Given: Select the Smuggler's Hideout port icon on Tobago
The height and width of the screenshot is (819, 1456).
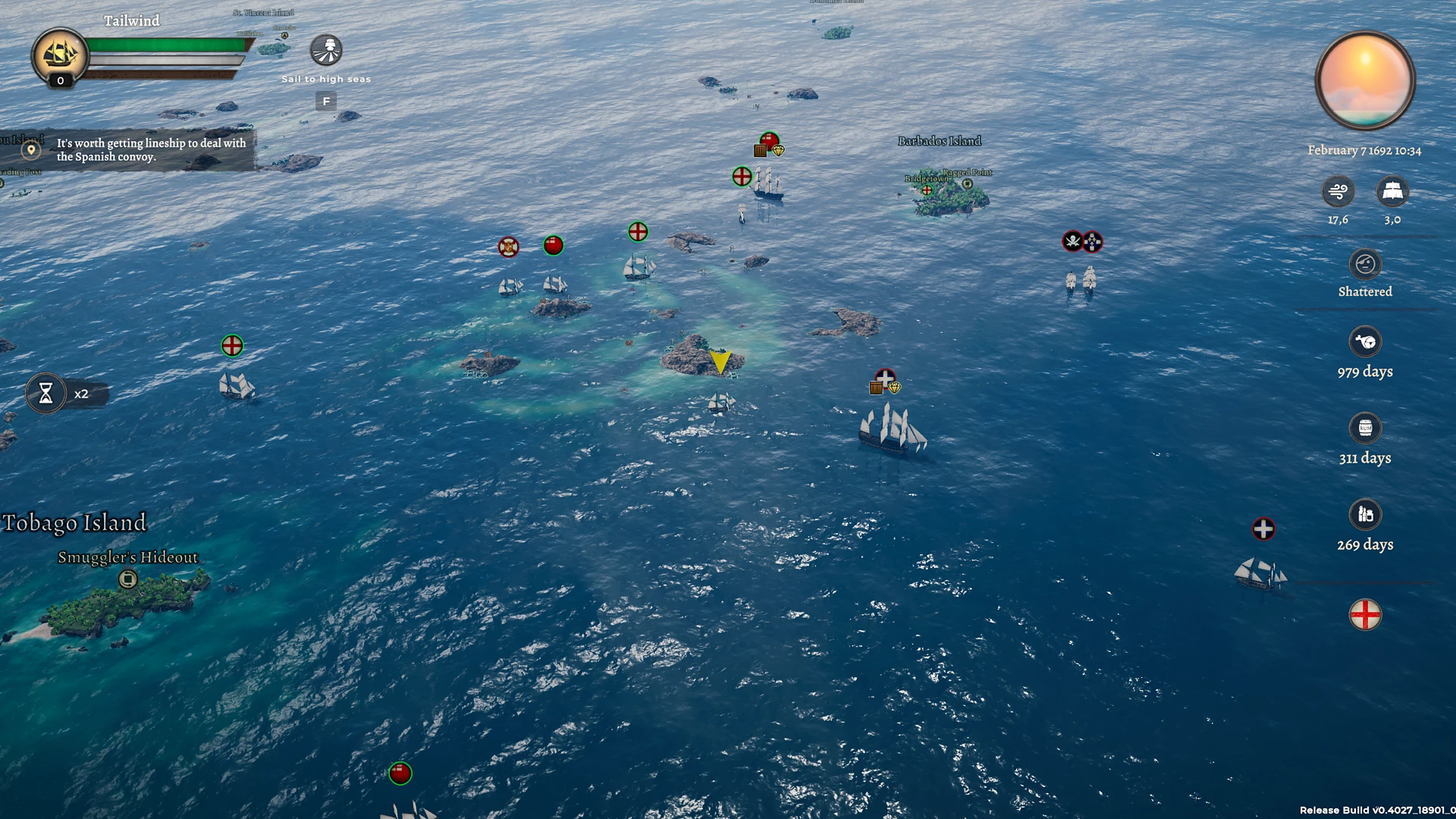Looking at the screenshot, I should (x=127, y=579).
